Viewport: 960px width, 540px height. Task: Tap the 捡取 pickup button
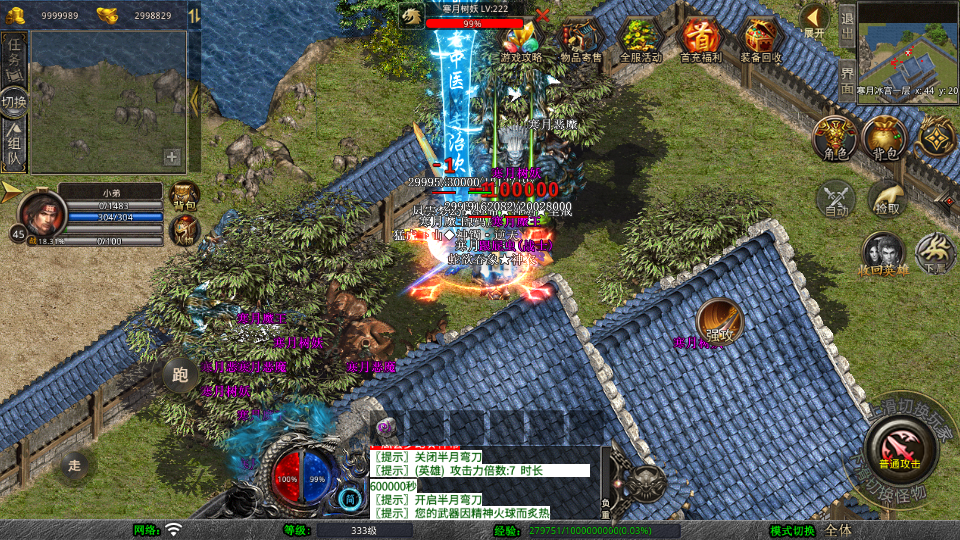(x=886, y=200)
